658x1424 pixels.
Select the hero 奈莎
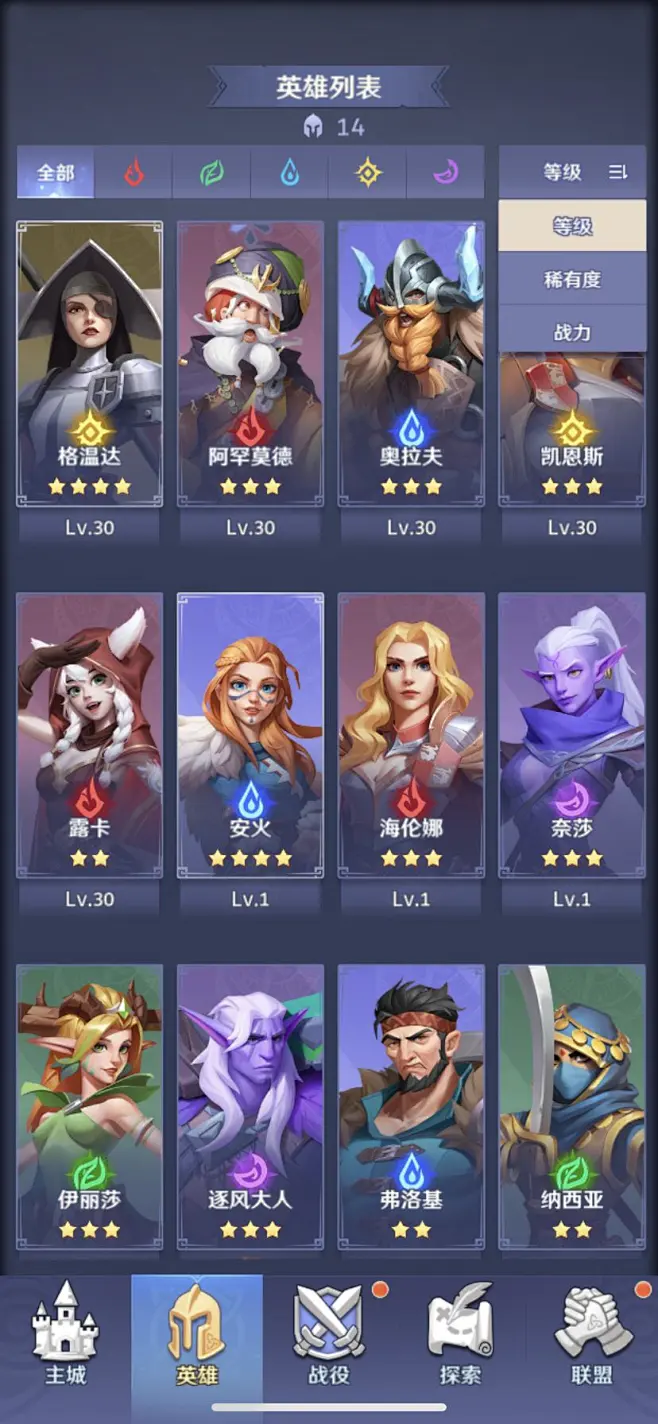(x=572, y=735)
